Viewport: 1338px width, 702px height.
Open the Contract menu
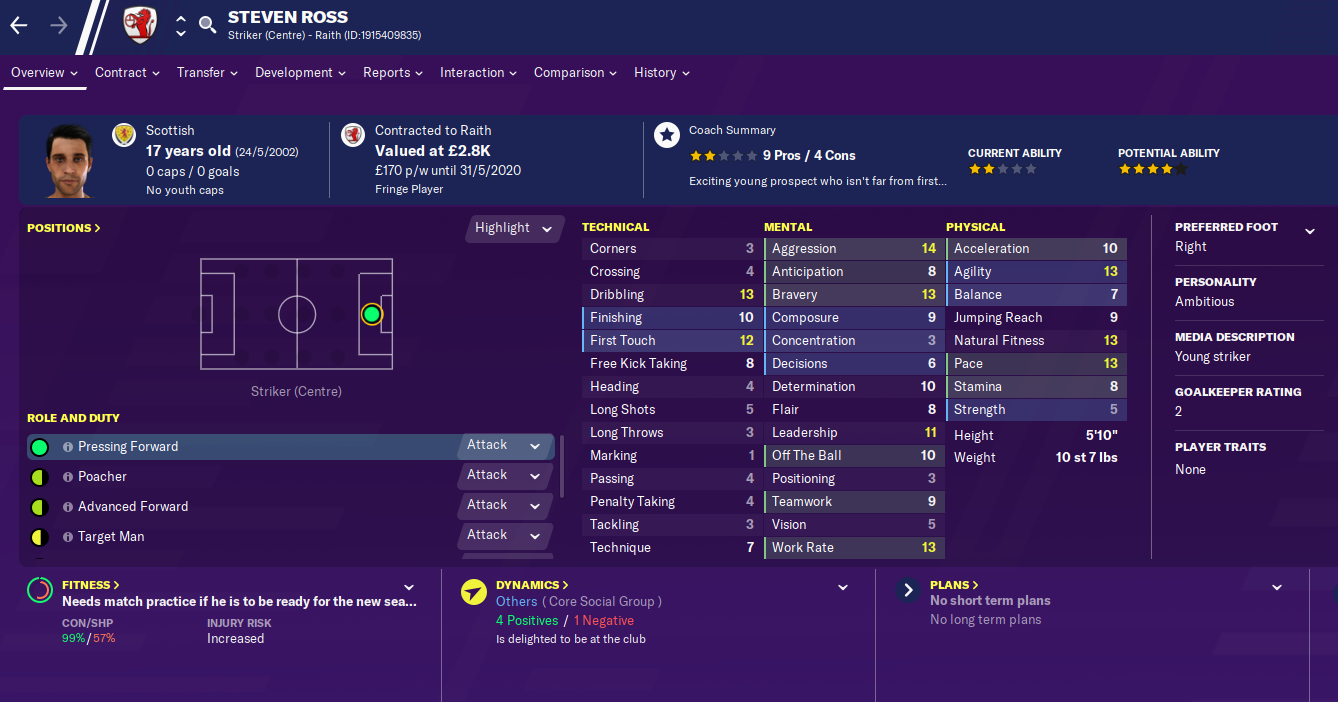pyautogui.click(x=127, y=72)
